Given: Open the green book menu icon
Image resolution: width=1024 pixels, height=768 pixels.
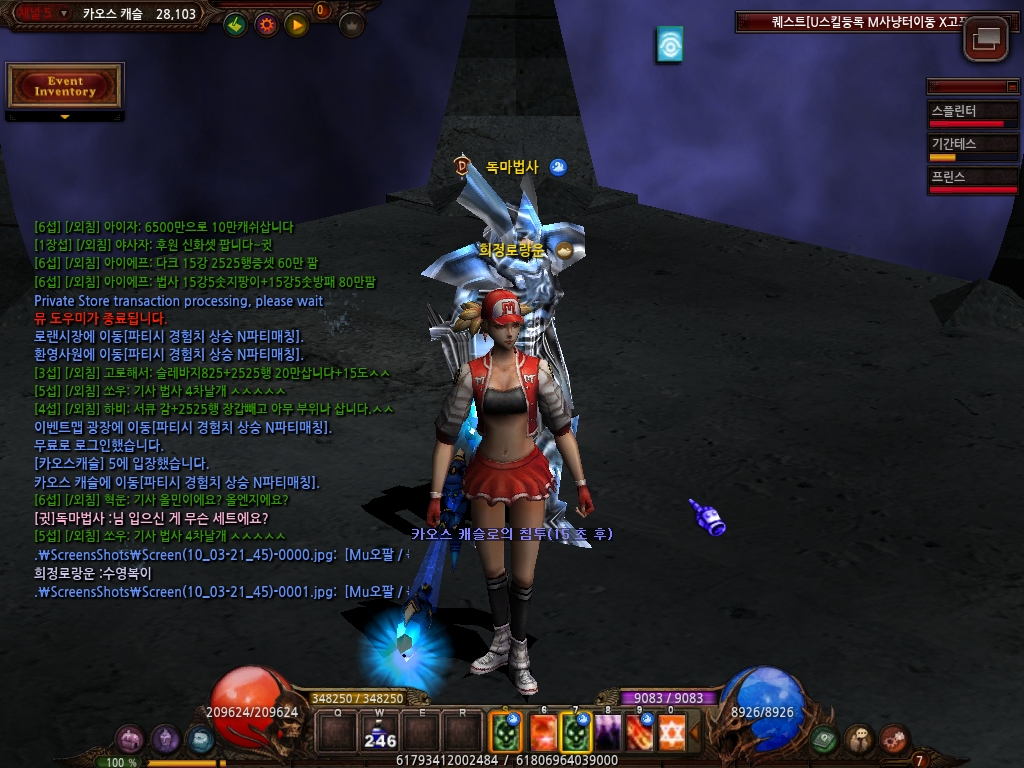Looking at the screenshot, I should tap(824, 739).
